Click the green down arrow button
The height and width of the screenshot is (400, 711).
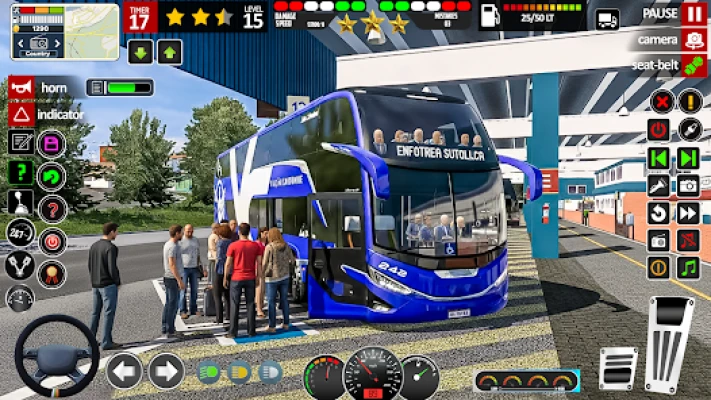[140, 52]
